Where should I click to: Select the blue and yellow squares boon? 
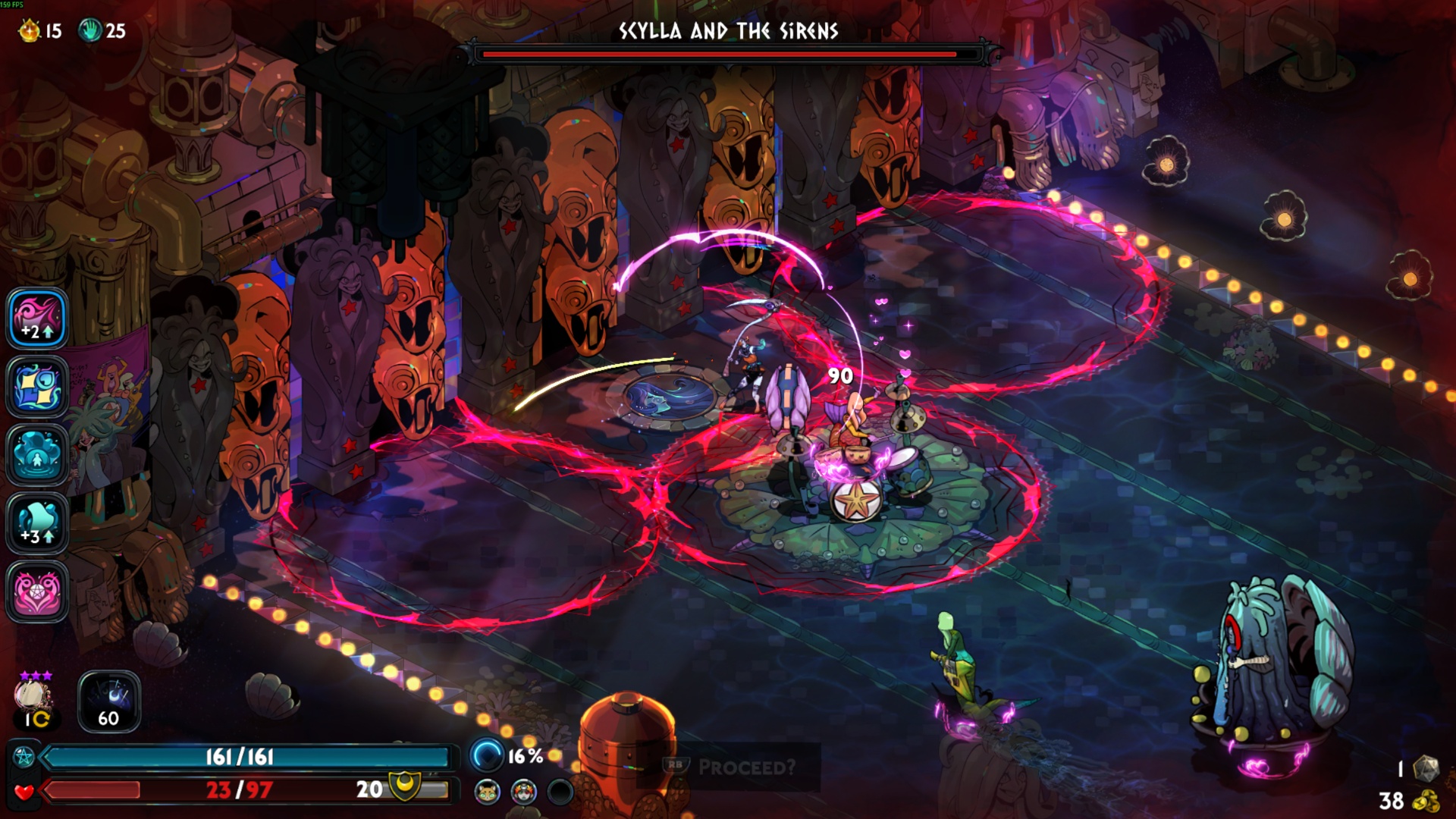(37, 387)
